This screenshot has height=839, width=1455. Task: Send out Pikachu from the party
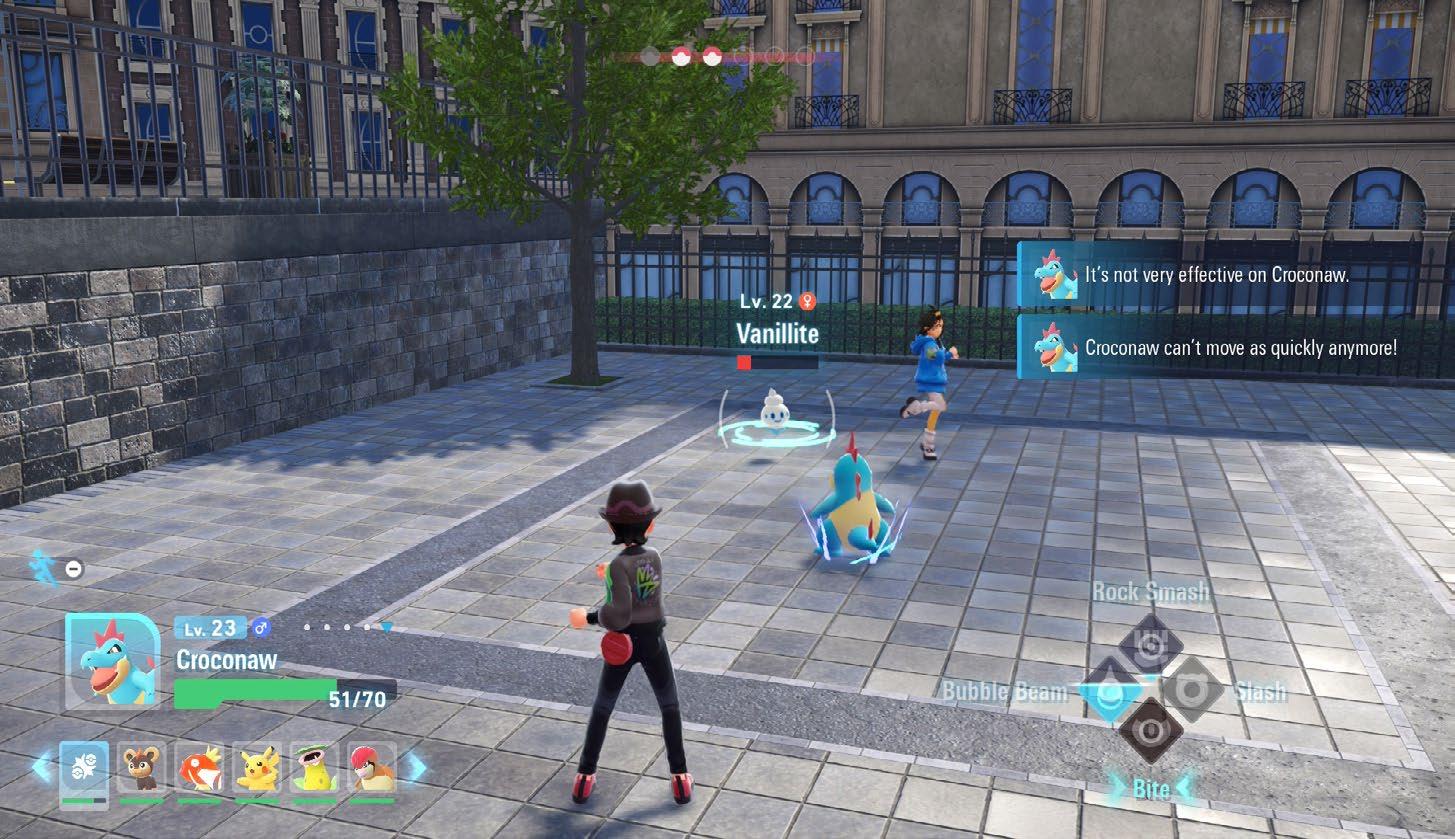257,768
